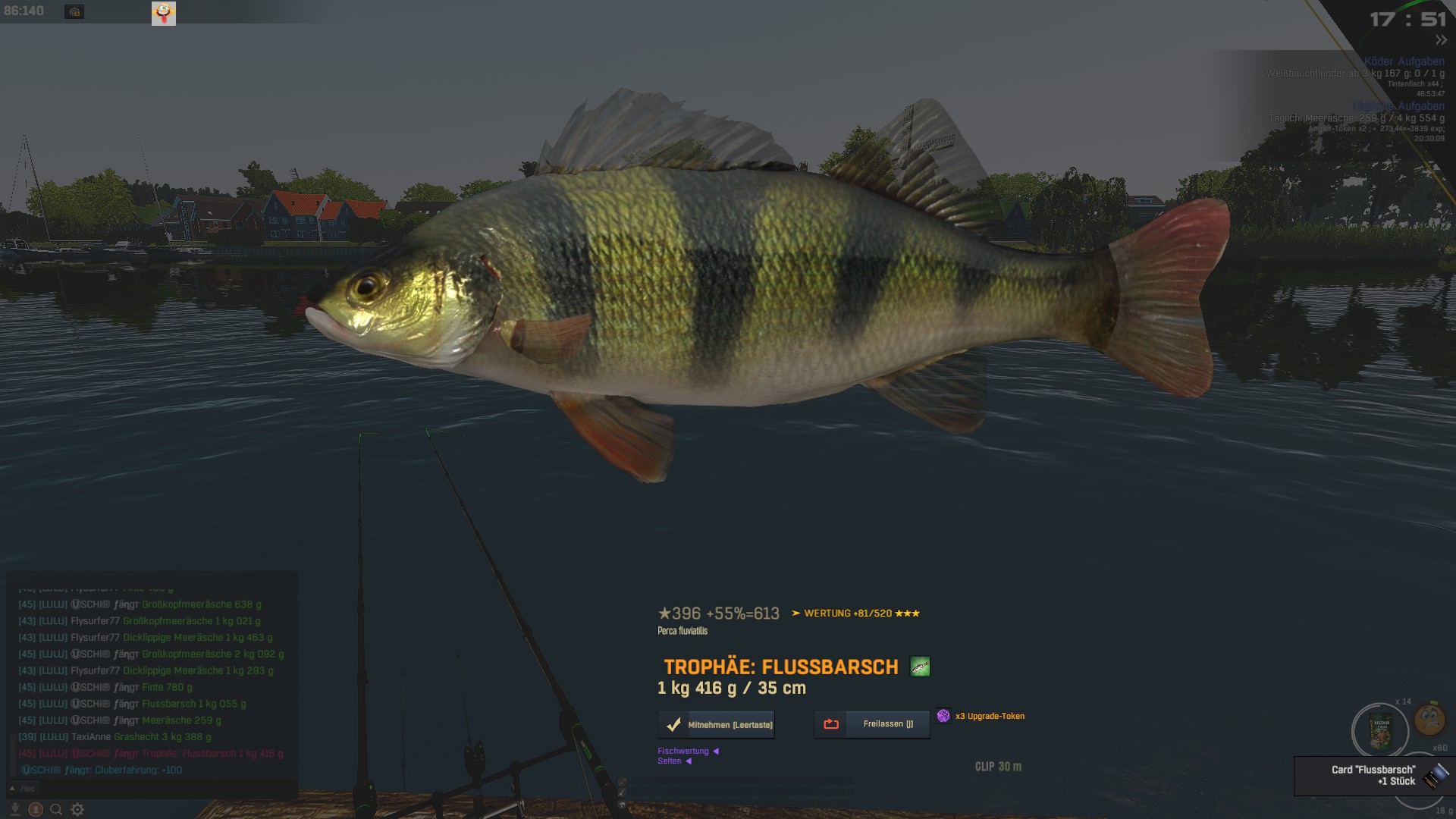Select the groundbait bag slot

1380,732
